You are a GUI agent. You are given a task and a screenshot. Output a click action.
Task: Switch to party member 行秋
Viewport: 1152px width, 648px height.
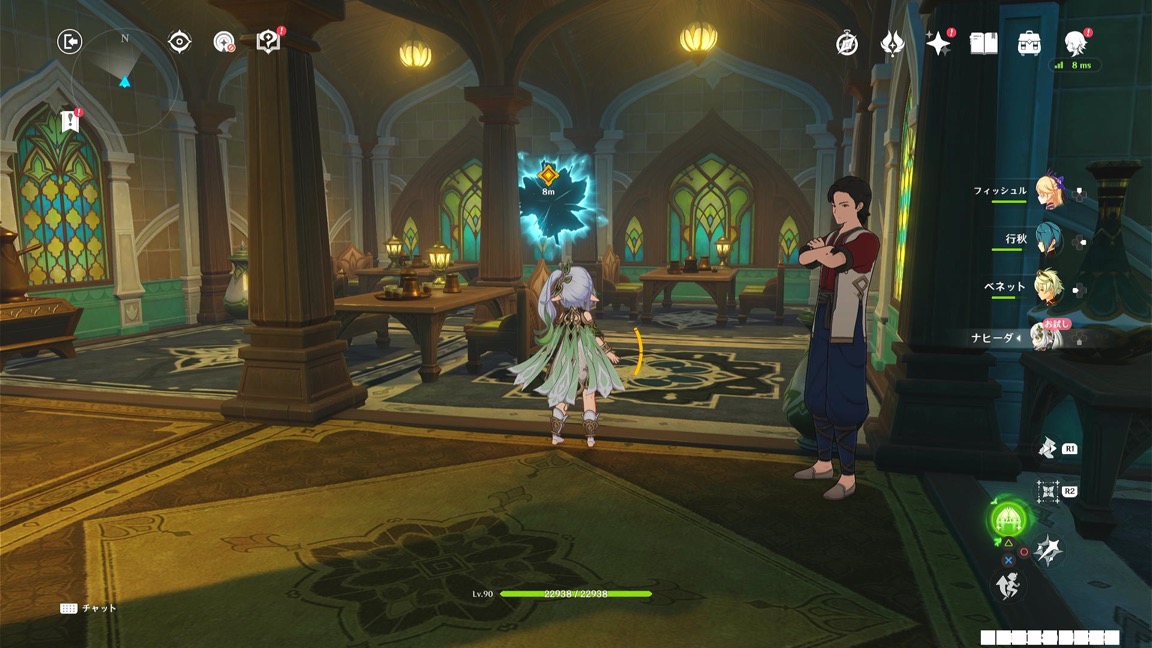(1048, 240)
